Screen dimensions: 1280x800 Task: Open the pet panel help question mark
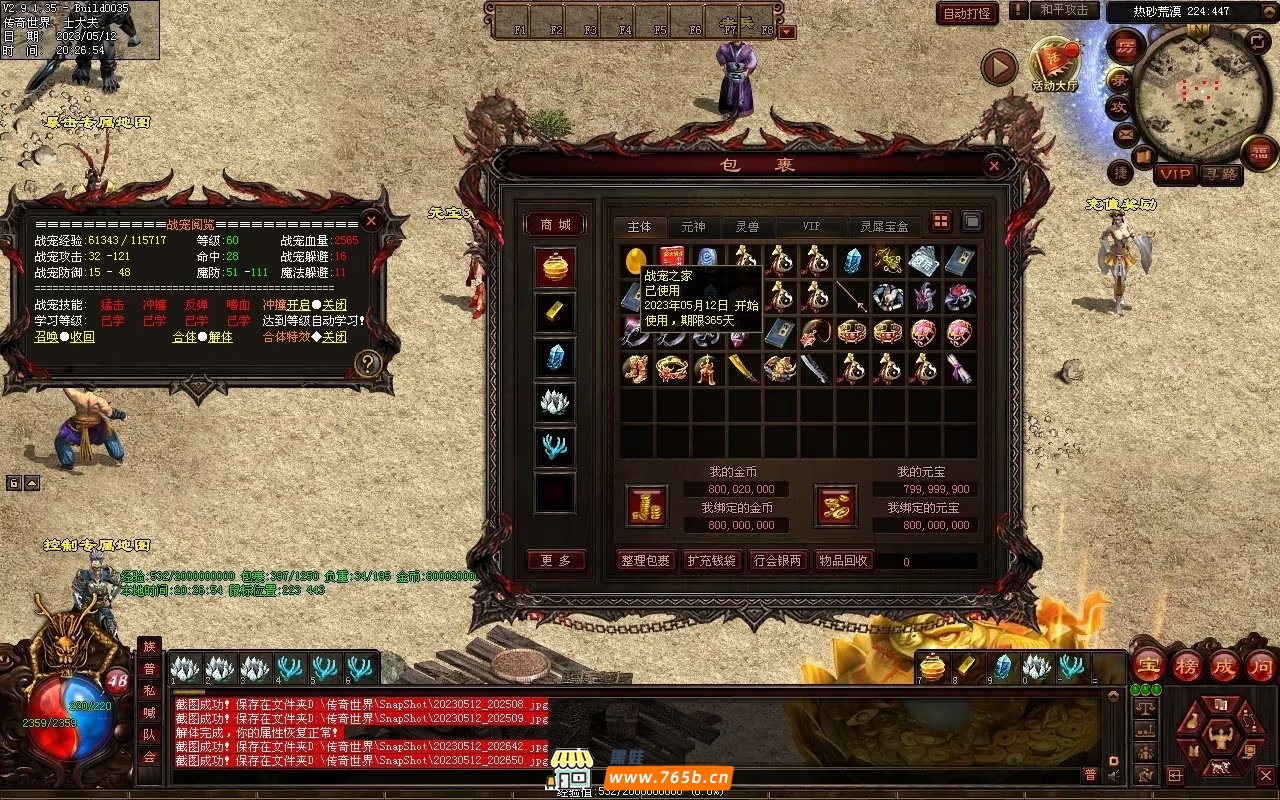(368, 364)
